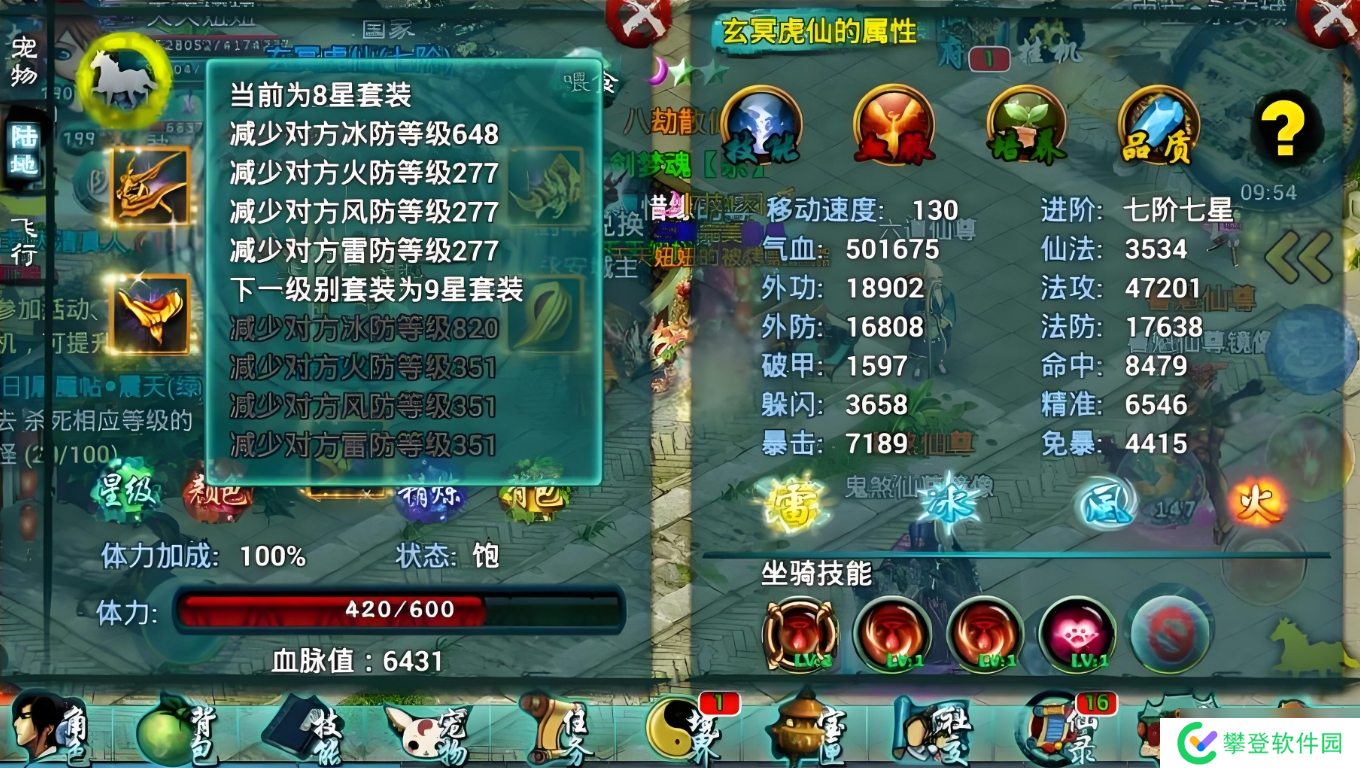
Task: Select the 冰 ice element icon
Action: [x=948, y=503]
